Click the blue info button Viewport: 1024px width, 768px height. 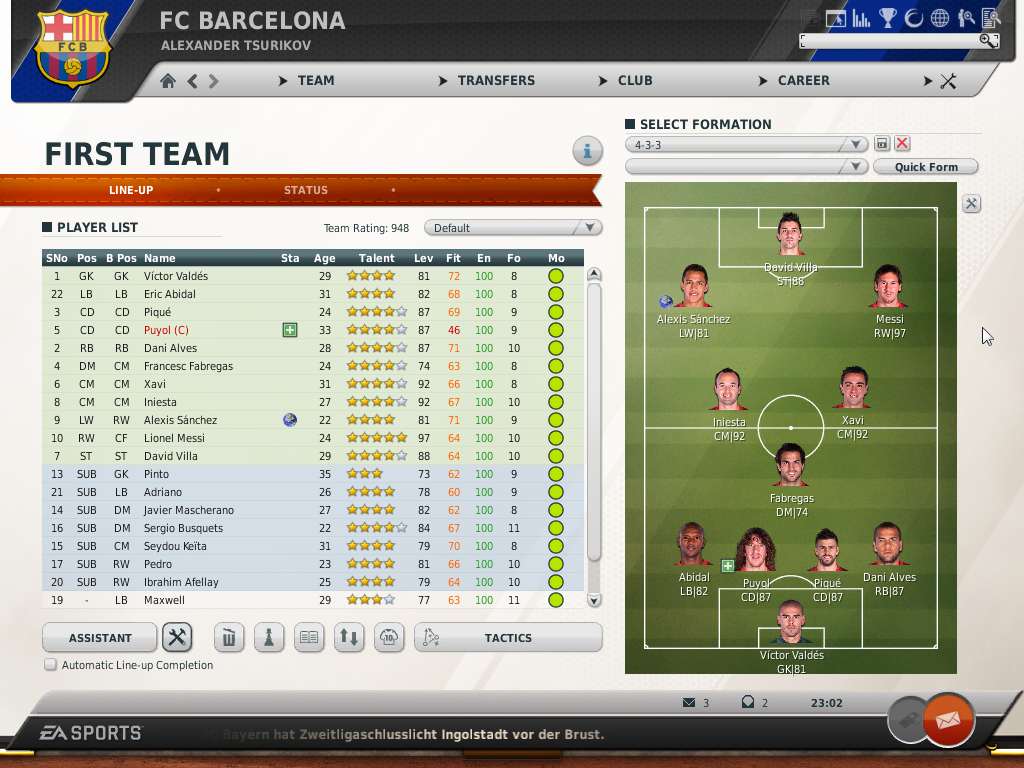pyautogui.click(x=587, y=151)
